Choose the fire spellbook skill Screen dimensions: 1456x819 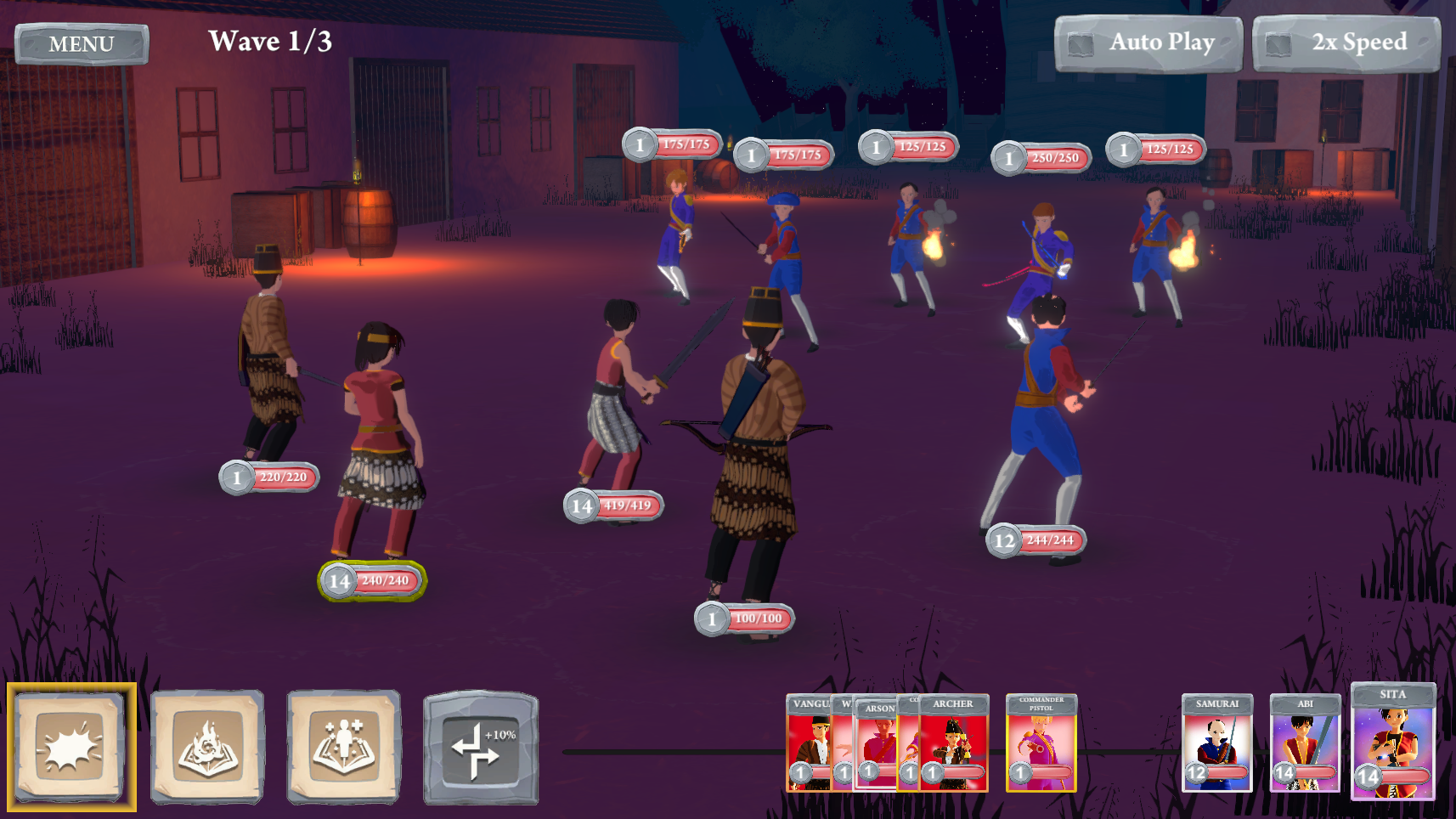click(x=207, y=747)
